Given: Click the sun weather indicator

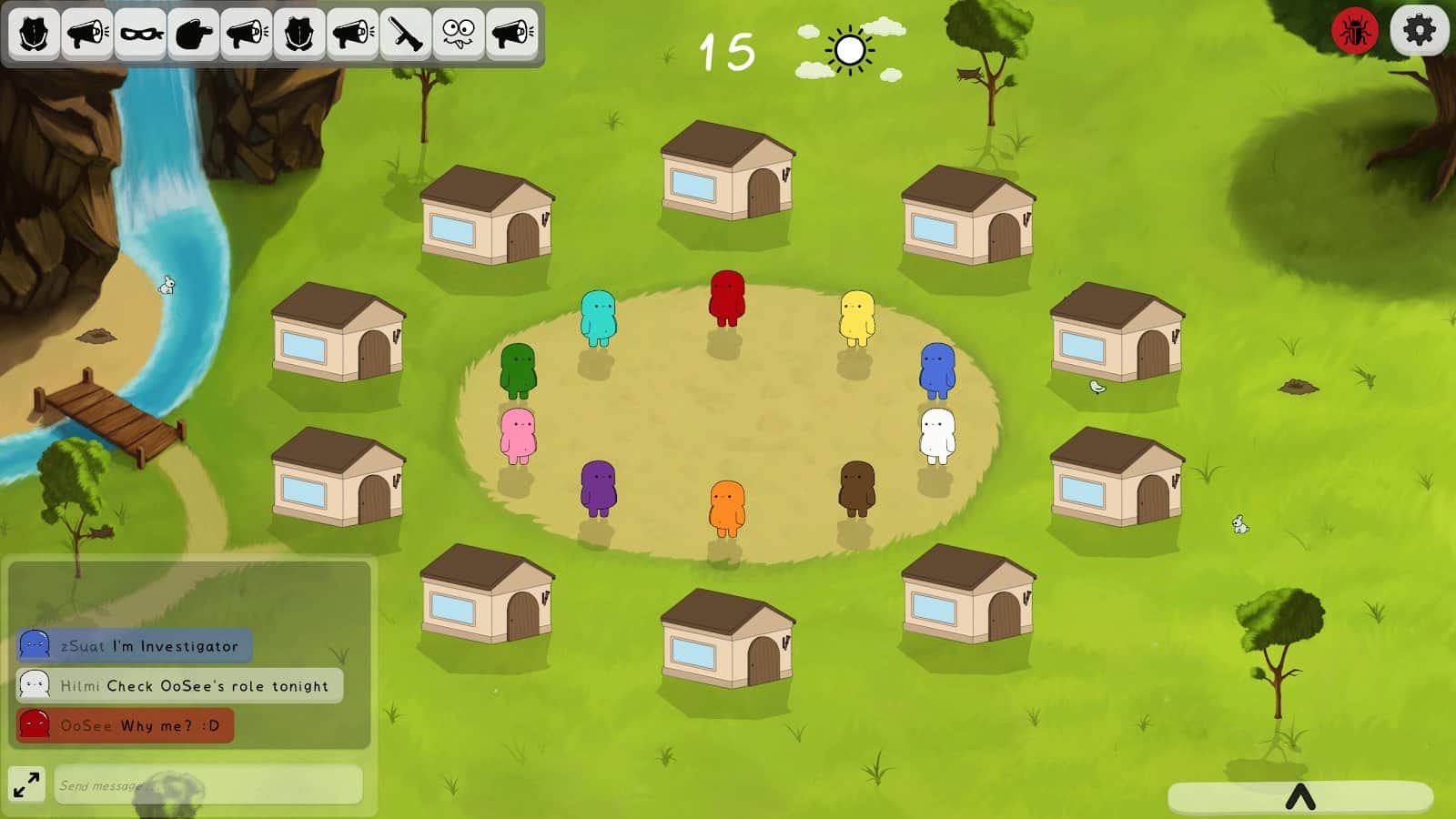Looking at the screenshot, I should [x=849, y=52].
